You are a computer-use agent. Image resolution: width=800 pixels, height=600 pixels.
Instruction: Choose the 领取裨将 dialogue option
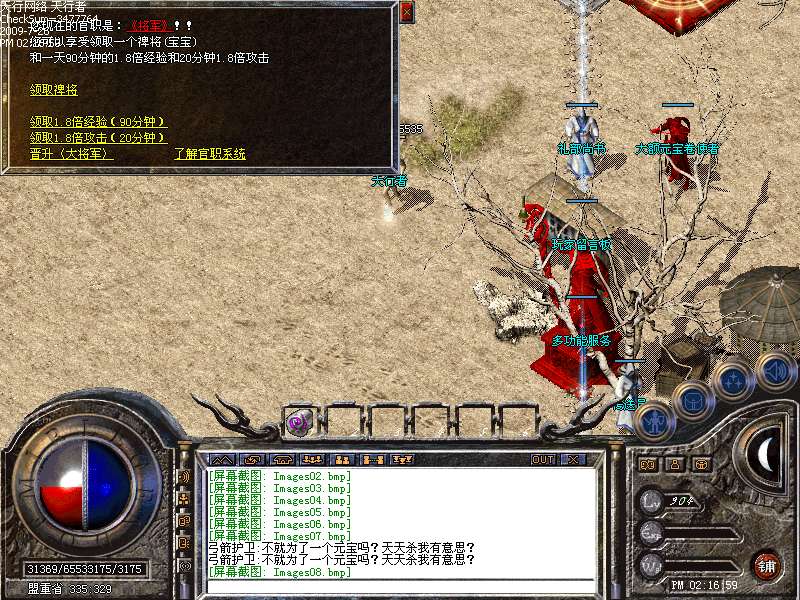click(x=54, y=89)
